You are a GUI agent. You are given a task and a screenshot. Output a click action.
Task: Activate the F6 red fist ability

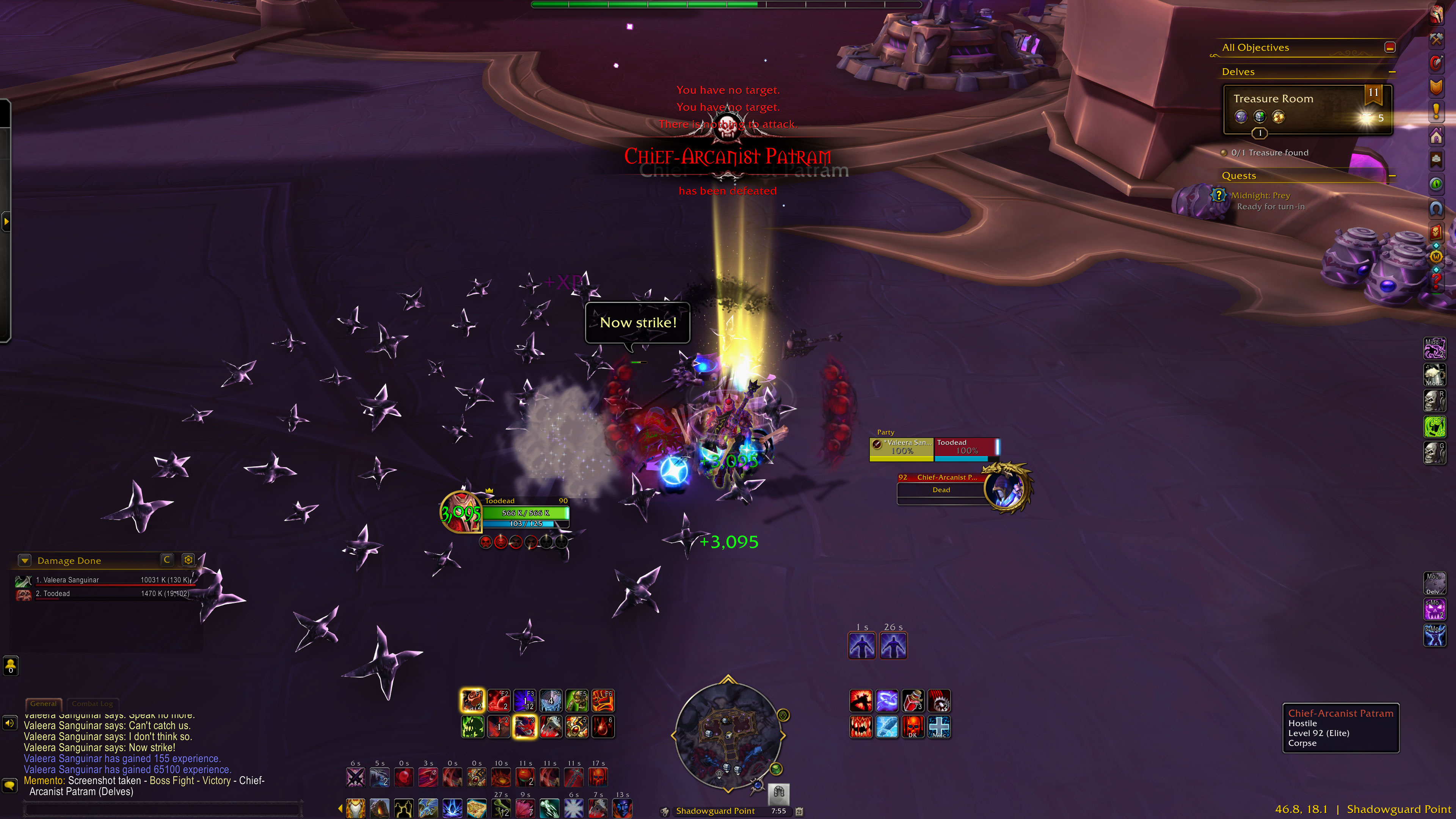click(602, 701)
